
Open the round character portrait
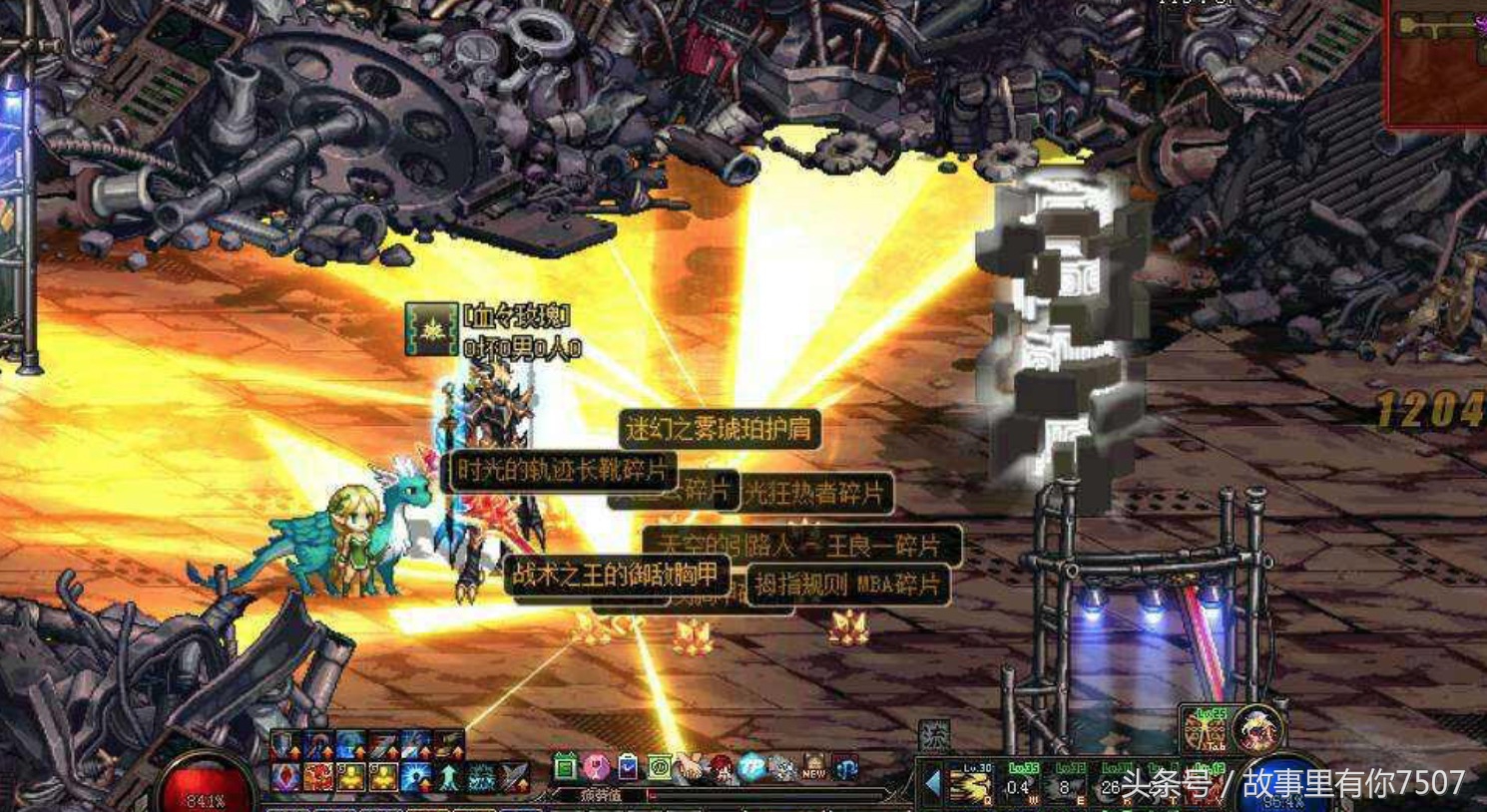pos(1255,730)
